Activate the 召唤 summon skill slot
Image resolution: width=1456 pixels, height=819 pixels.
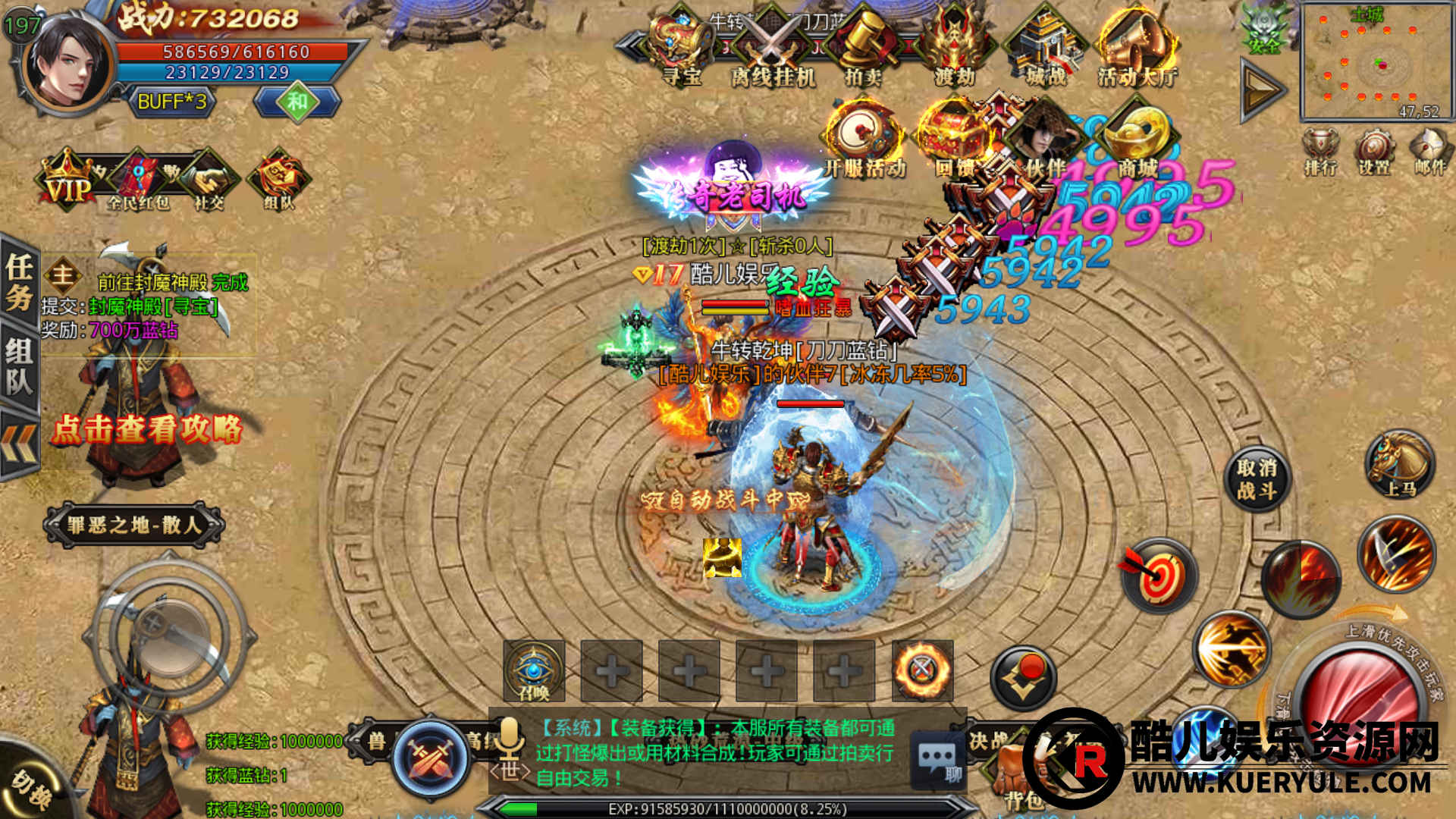[534, 670]
